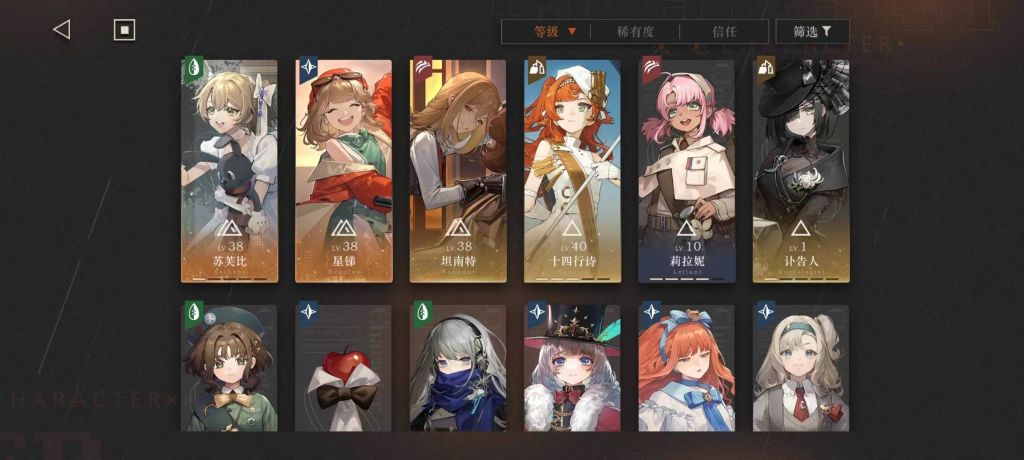Sort characters by 稀有度 (rarity)
Viewport: 1024px width, 460px height.
tap(635, 32)
